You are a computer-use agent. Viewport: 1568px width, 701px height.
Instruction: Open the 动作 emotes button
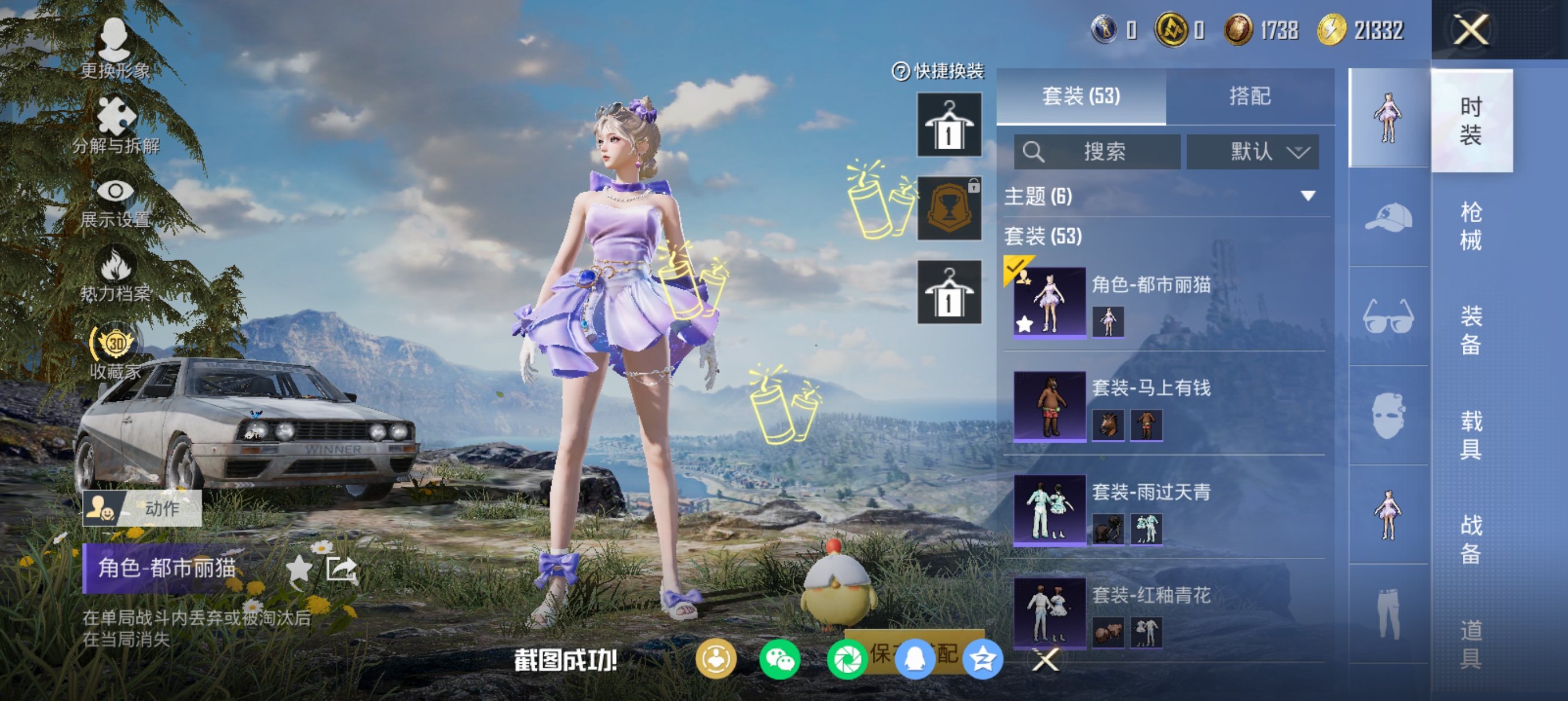(x=142, y=508)
